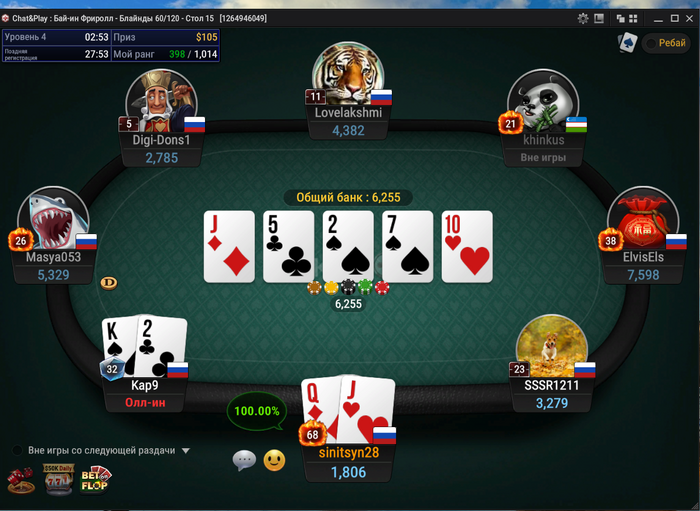
Task: Click the blue spade card icon
Action: (x=626, y=43)
